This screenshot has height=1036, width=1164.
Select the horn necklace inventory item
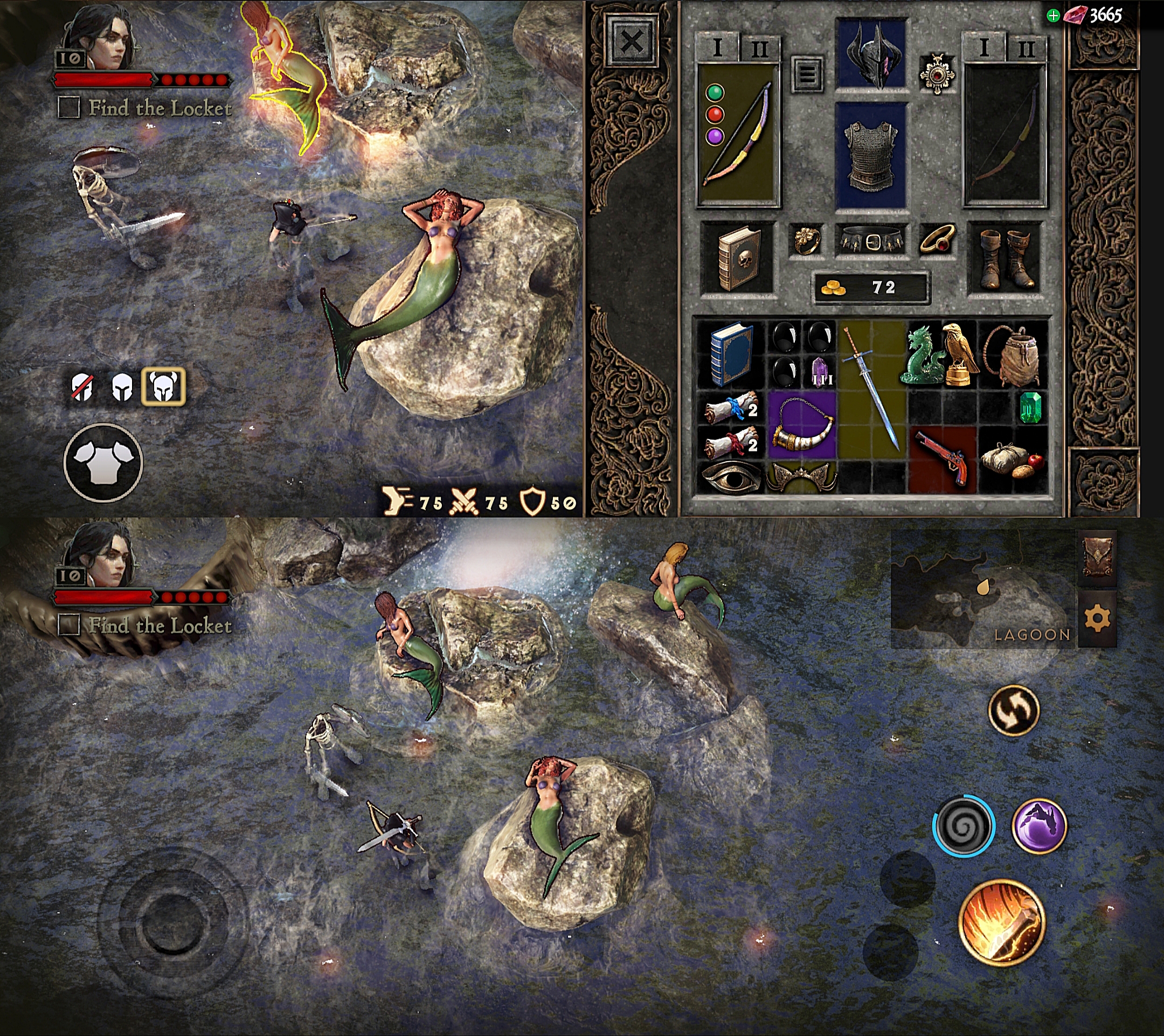801,424
